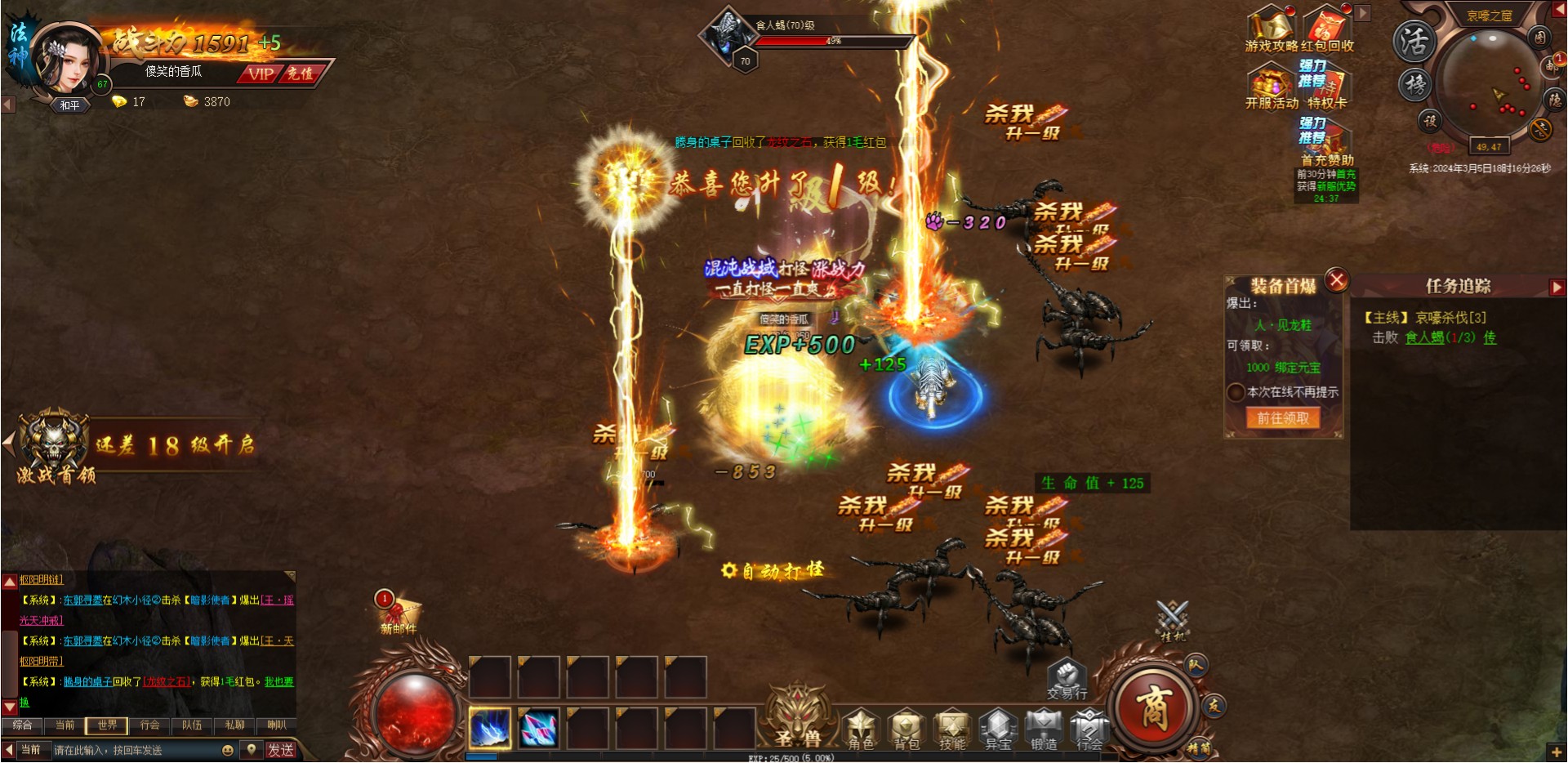Send chat message with 发送 button

[x=280, y=750]
